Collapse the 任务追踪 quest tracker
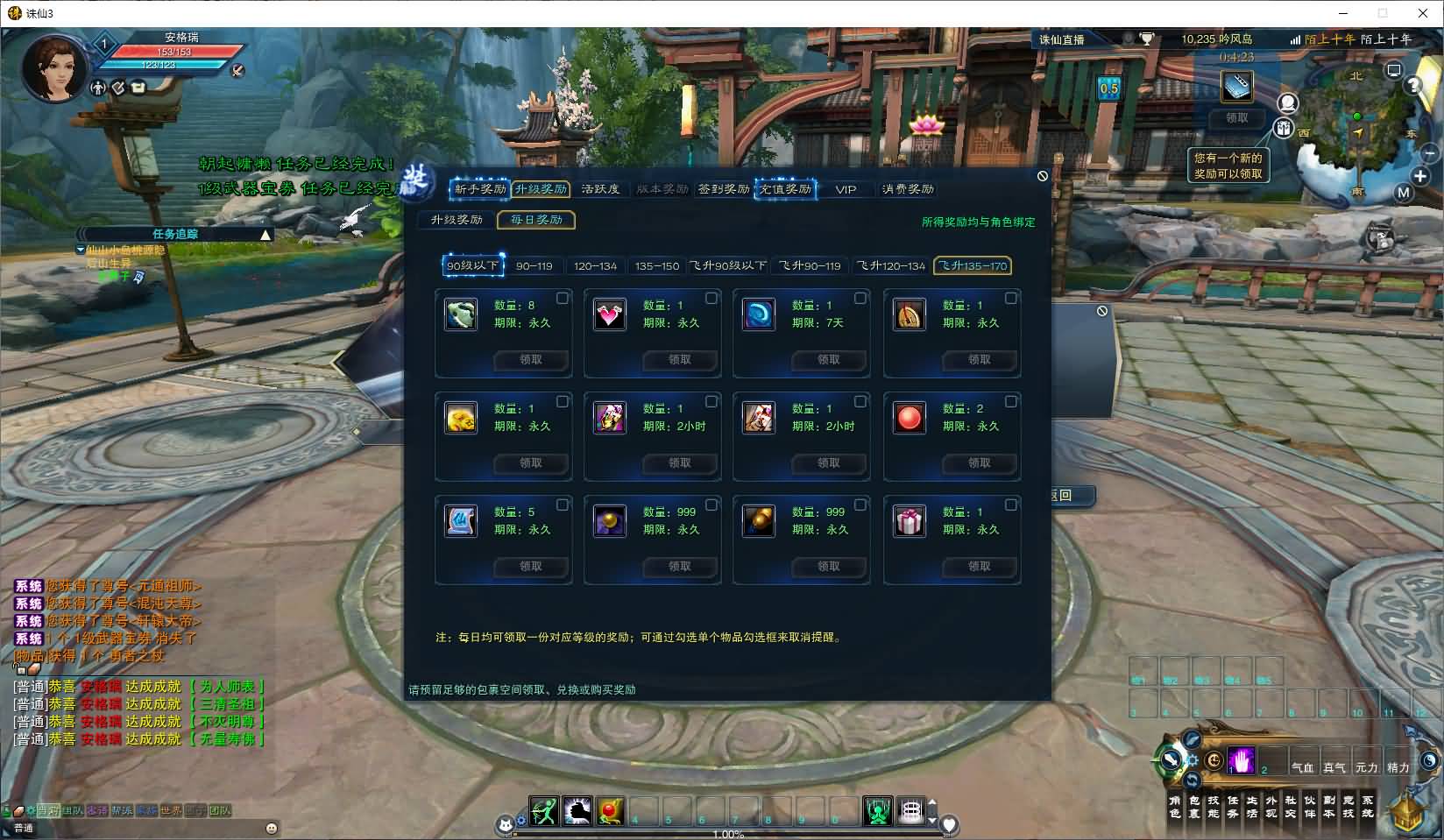Image resolution: width=1444 pixels, height=840 pixels. (265, 235)
